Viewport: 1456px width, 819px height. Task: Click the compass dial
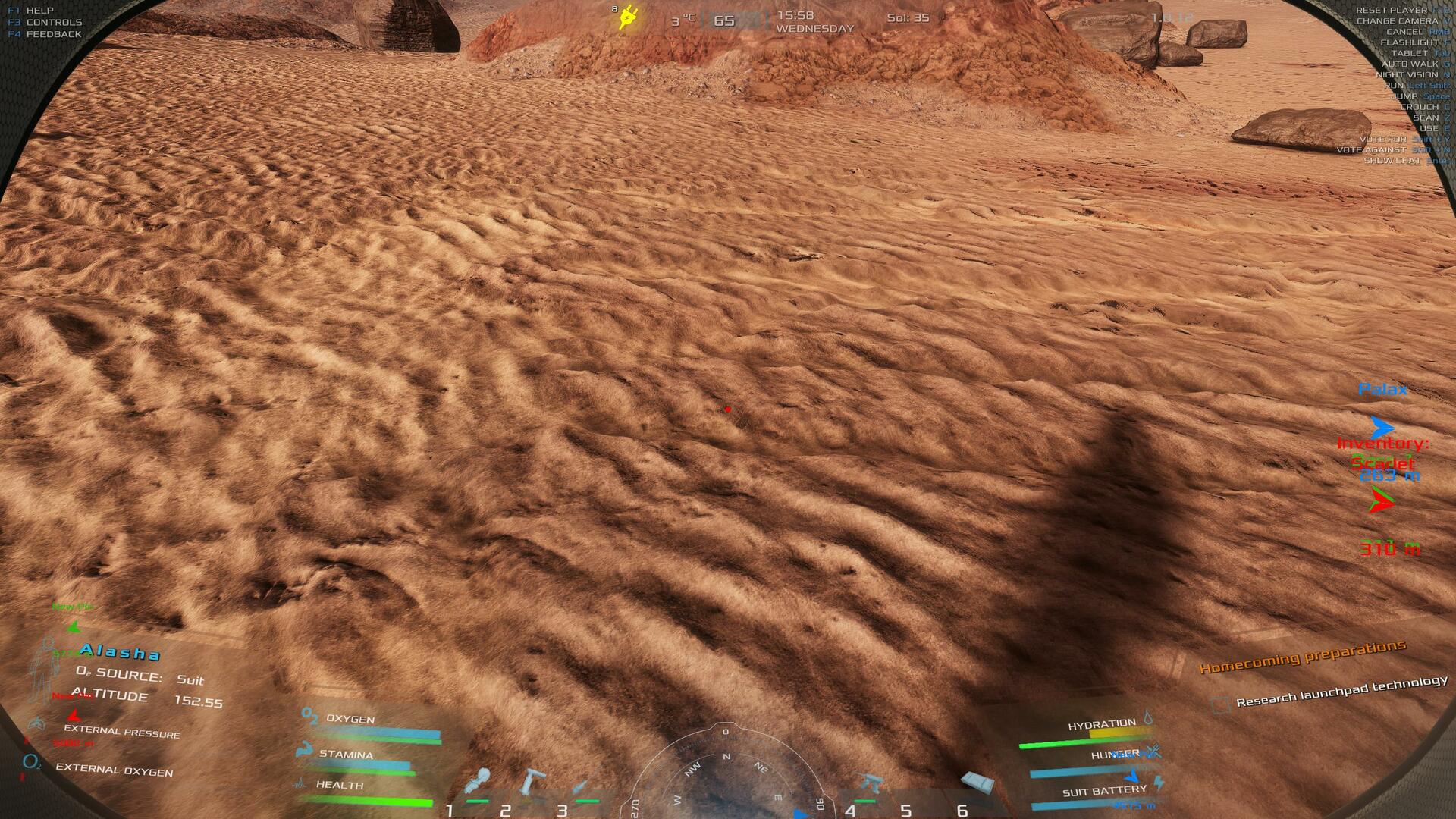click(726, 773)
